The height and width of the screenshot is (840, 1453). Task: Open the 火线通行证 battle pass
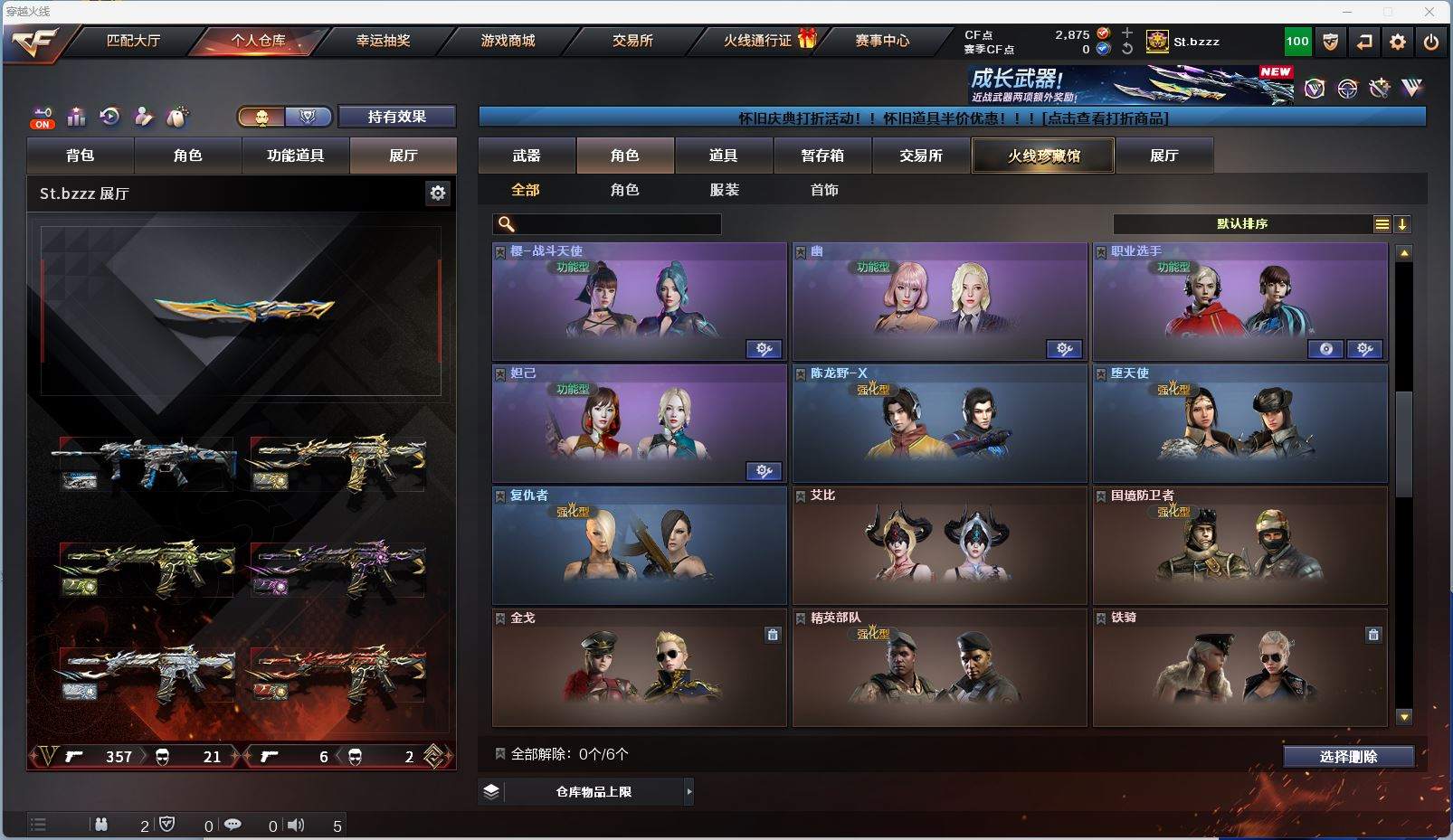tap(758, 41)
